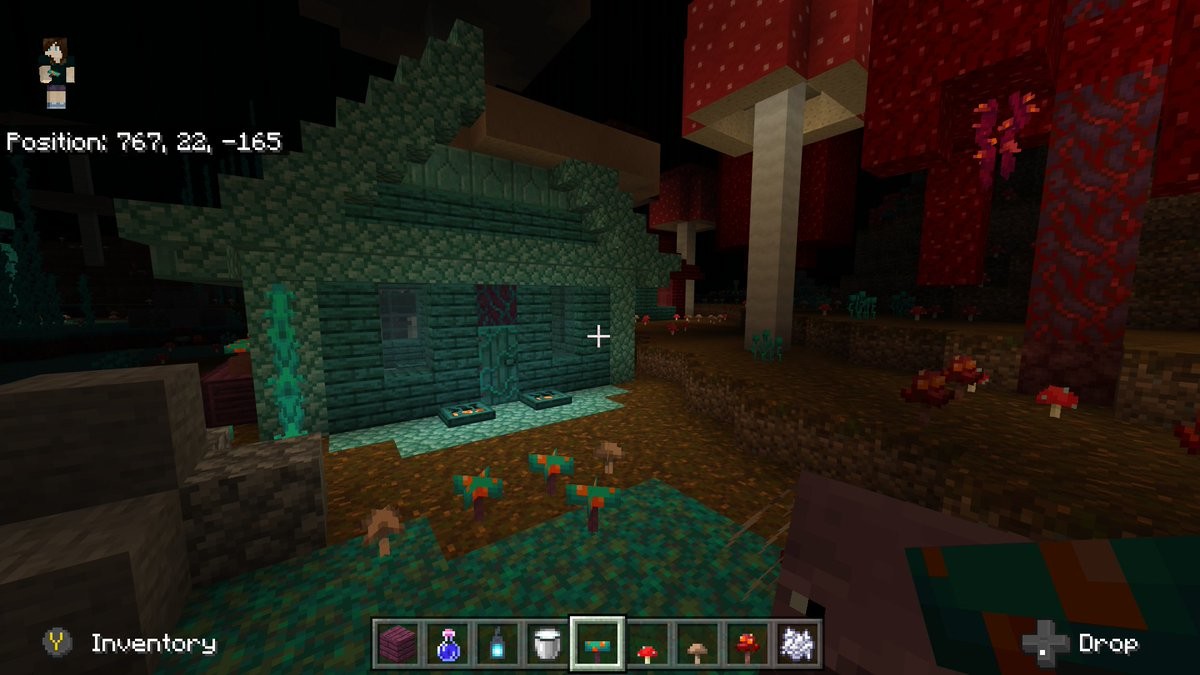Select the blue potion hotbar slot
The image size is (1200, 675).
tap(447, 643)
